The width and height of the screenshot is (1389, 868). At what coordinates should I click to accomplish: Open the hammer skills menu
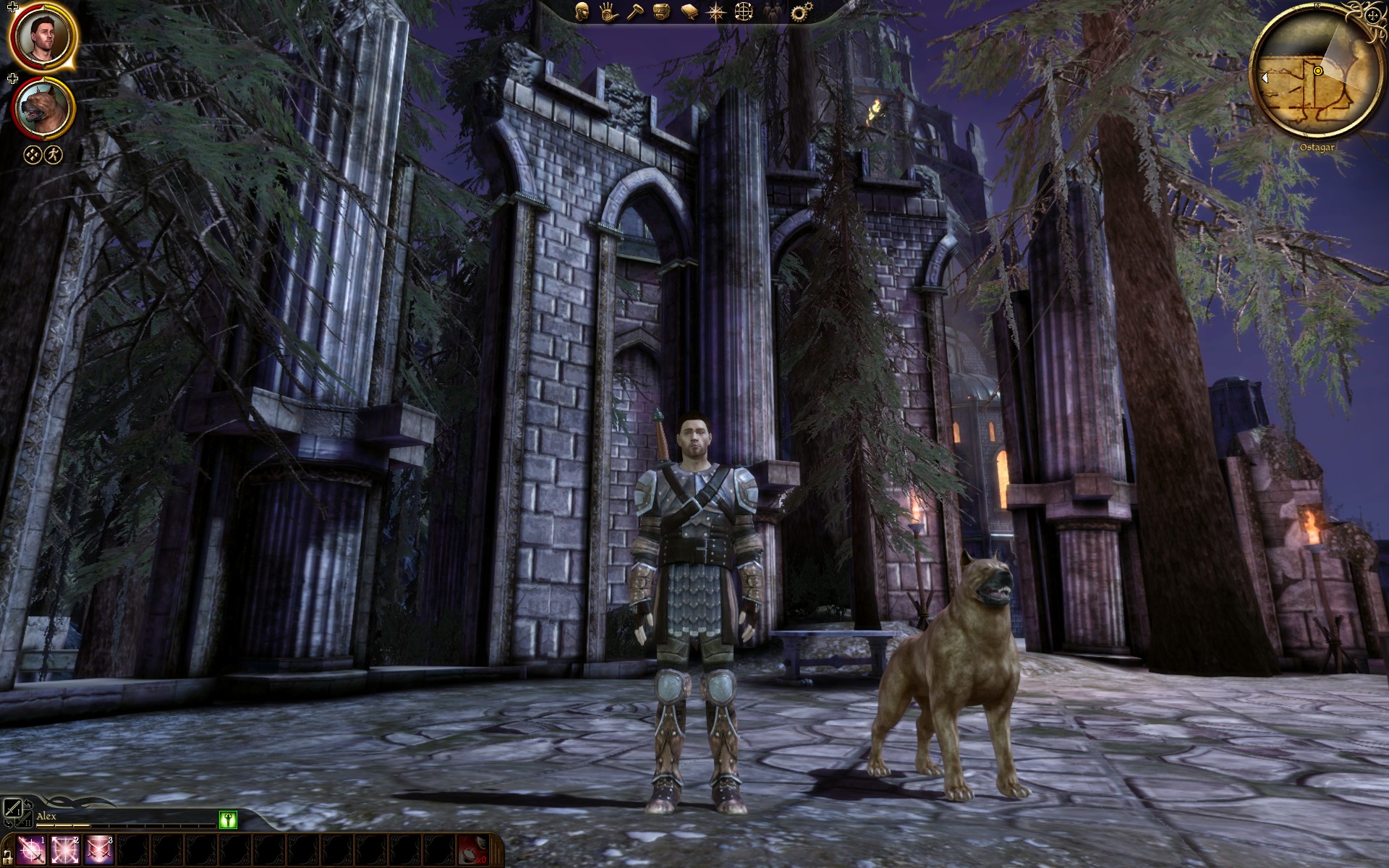634,12
